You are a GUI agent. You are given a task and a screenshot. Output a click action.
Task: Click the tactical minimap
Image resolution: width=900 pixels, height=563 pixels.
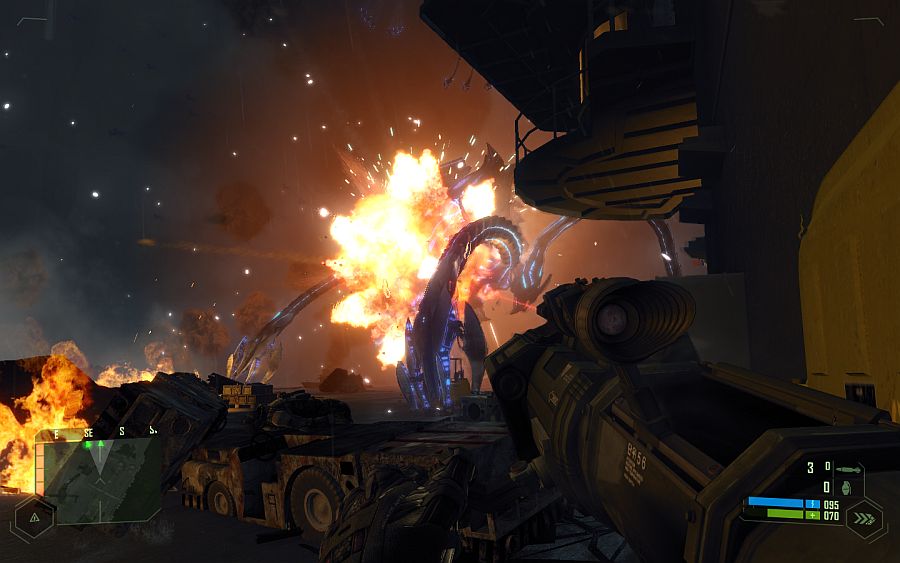click(x=100, y=481)
